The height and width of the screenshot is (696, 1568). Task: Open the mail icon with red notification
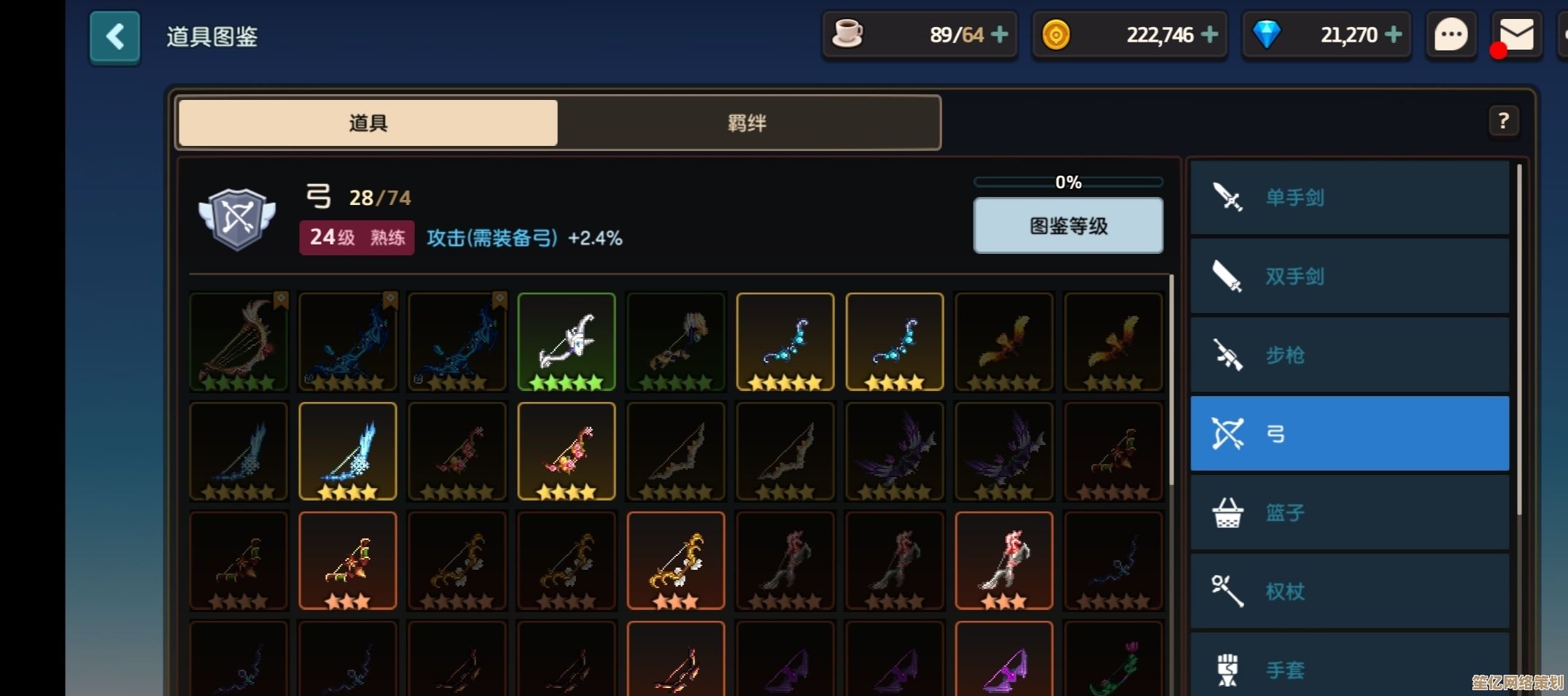(x=1515, y=34)
